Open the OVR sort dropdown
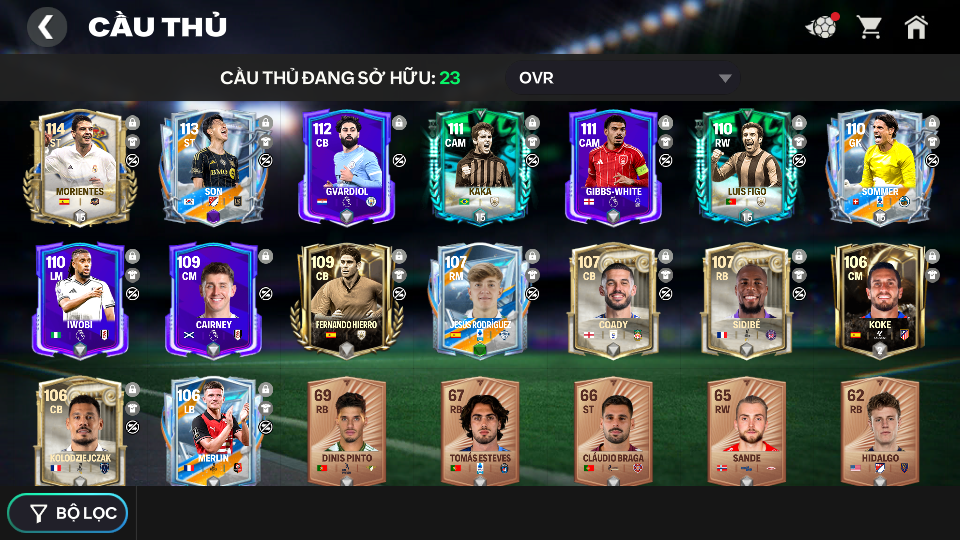This screenshot has height=540, width=960. (x=625, y=78)
